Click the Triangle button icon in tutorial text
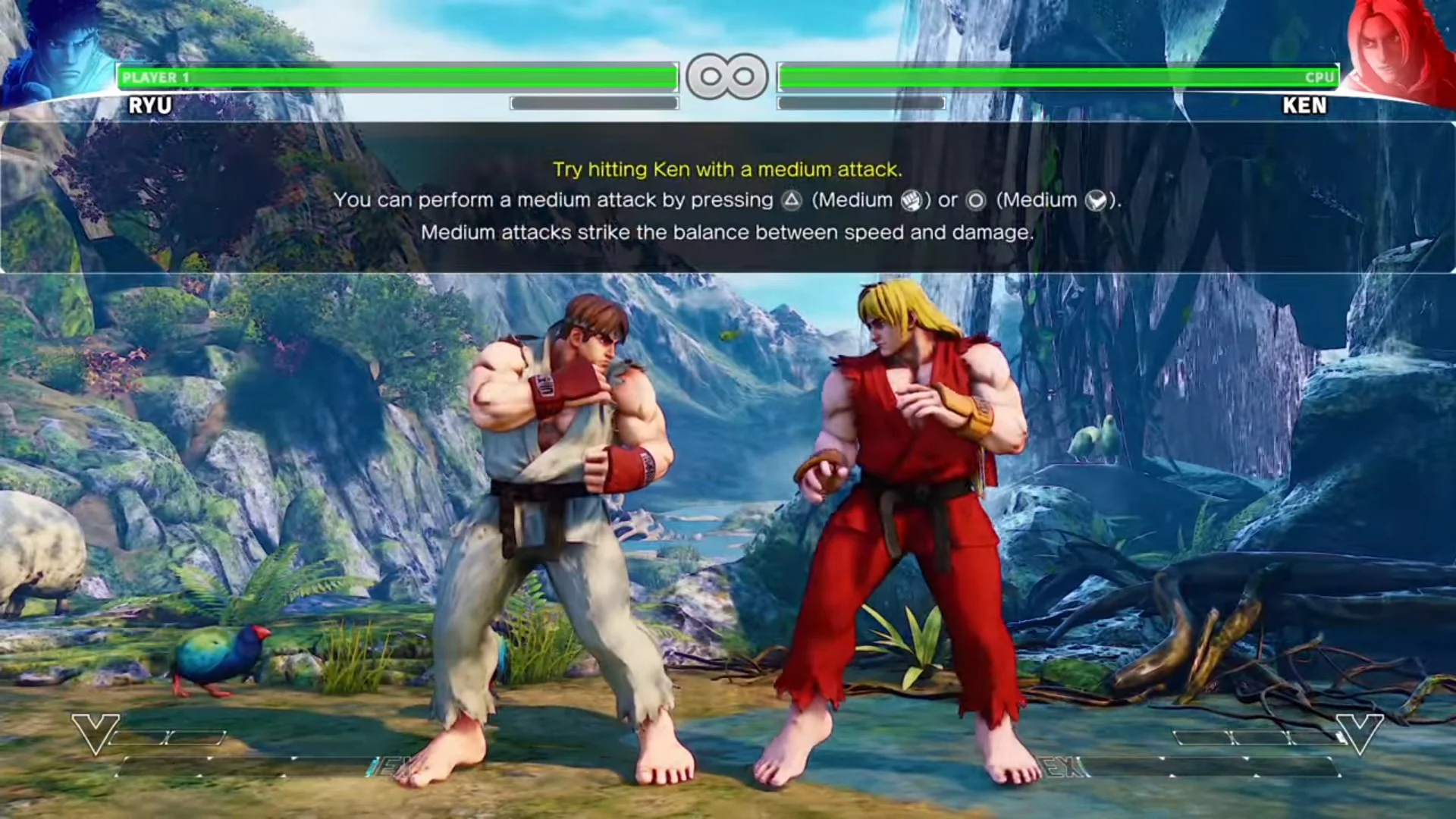 pyautogui.click(x=793, y=200)
